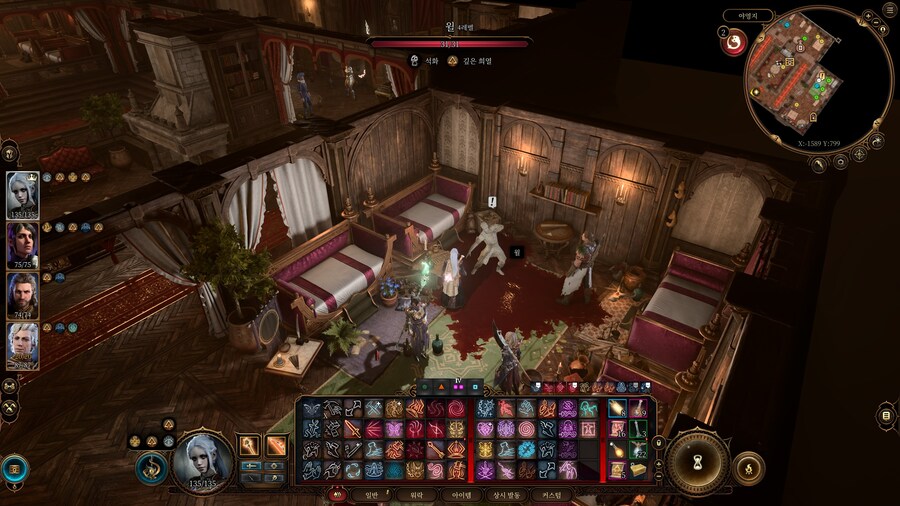
Task: Switch to the 일반 hotbar tab
Action: 369,494
